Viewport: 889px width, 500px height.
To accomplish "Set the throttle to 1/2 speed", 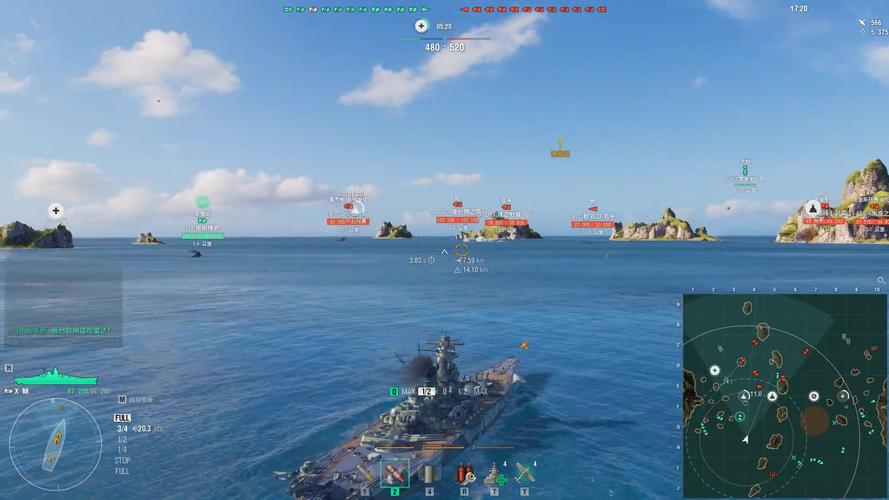I will pyautogui.click(x=122, y=439).
